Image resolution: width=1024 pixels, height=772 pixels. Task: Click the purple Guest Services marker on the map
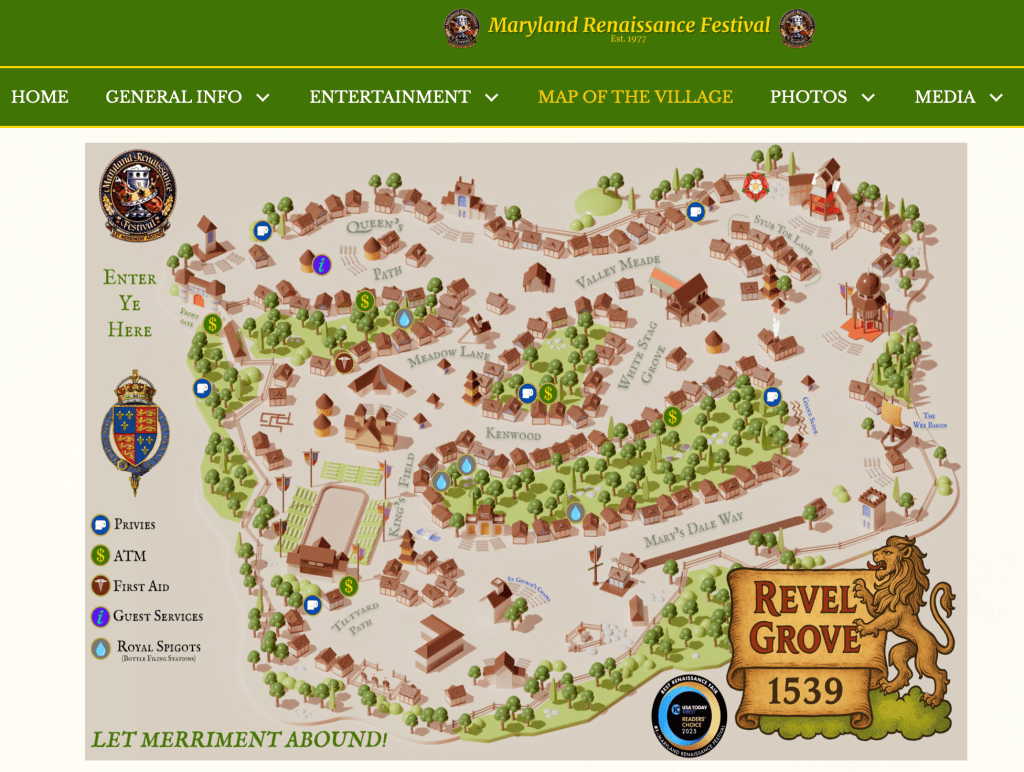point(322,264)
